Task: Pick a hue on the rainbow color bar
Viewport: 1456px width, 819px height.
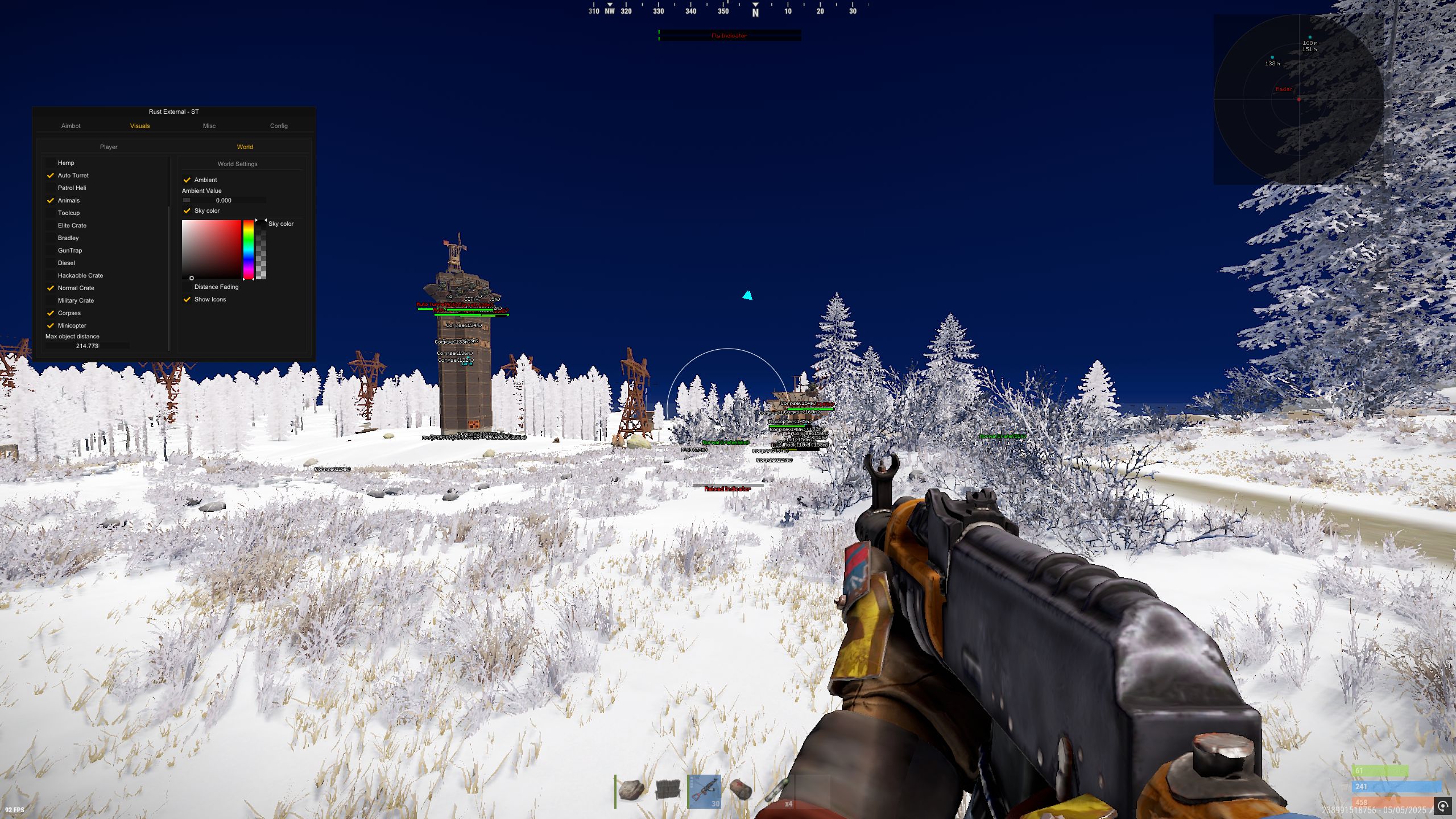Action: click(x=249, y=249)
